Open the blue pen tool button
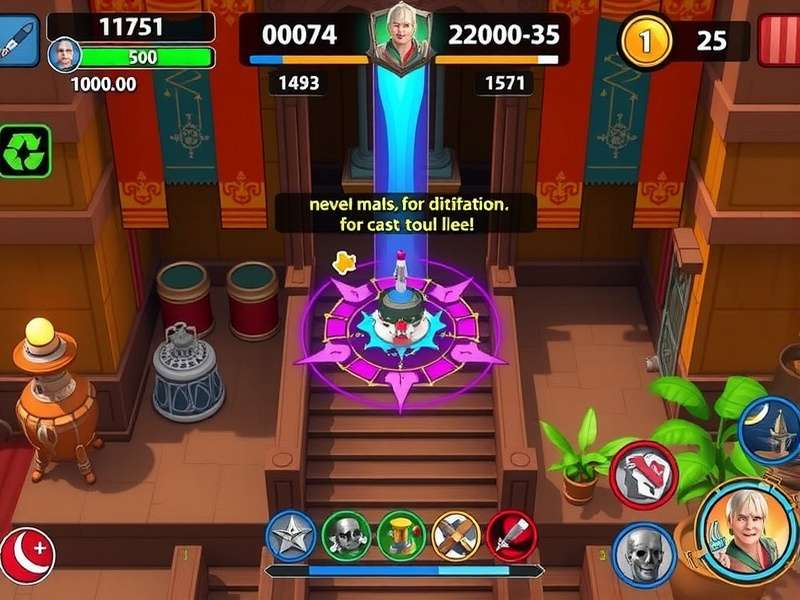Viewport: 800px width, 600px height. coord(17,42)
